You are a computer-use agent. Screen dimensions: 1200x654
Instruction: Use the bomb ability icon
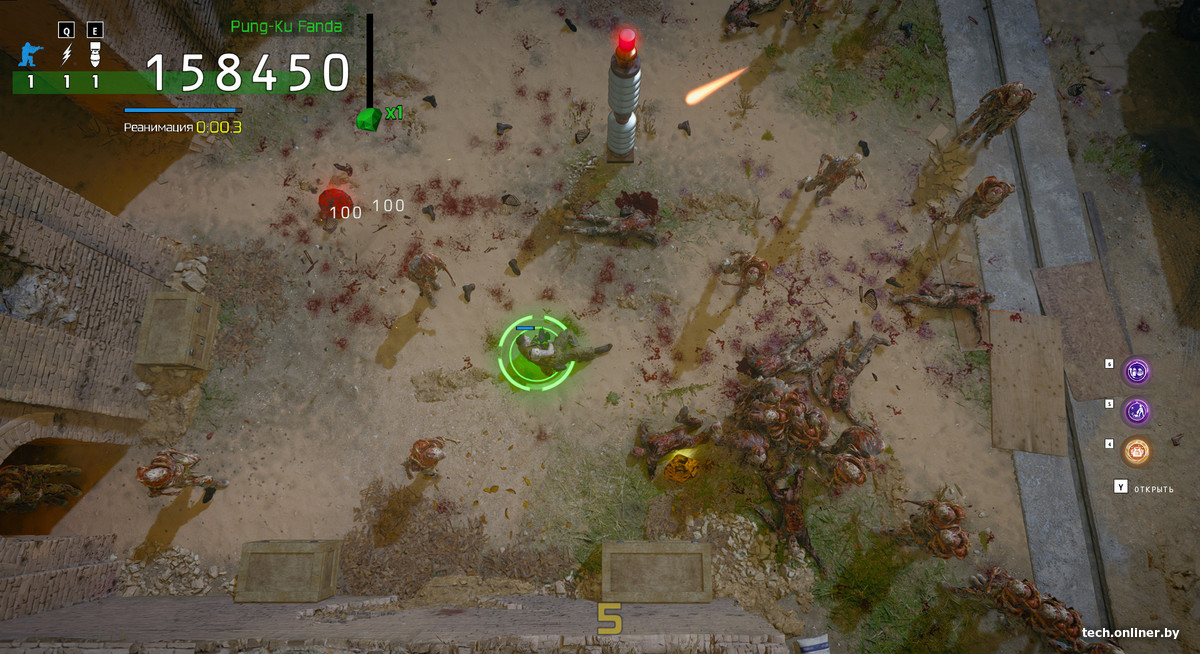(x=96, y=54)
